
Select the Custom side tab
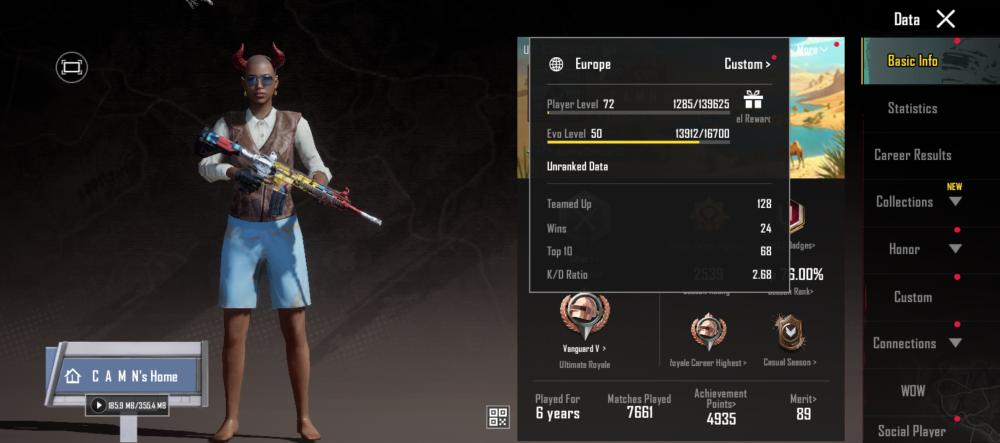pyautogui.click(x=912, y=297)
